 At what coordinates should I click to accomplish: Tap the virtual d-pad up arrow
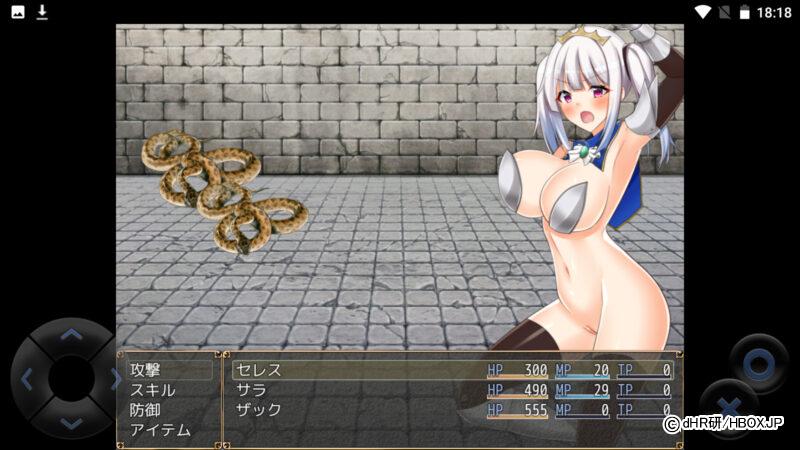pyautogui.click(x=70, y=336)
